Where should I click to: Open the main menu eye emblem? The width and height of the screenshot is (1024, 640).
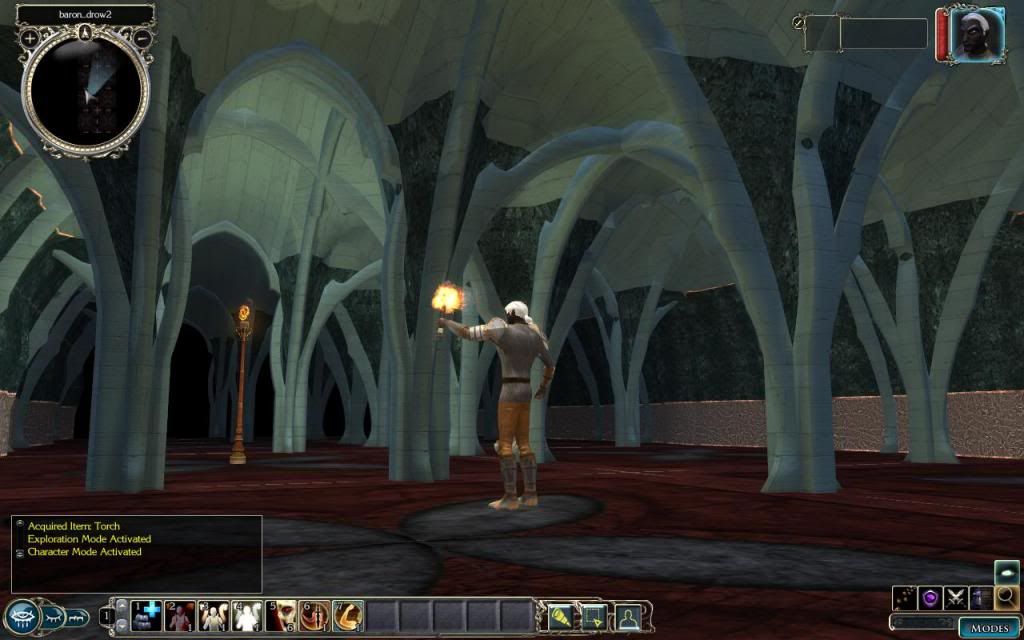21,616
